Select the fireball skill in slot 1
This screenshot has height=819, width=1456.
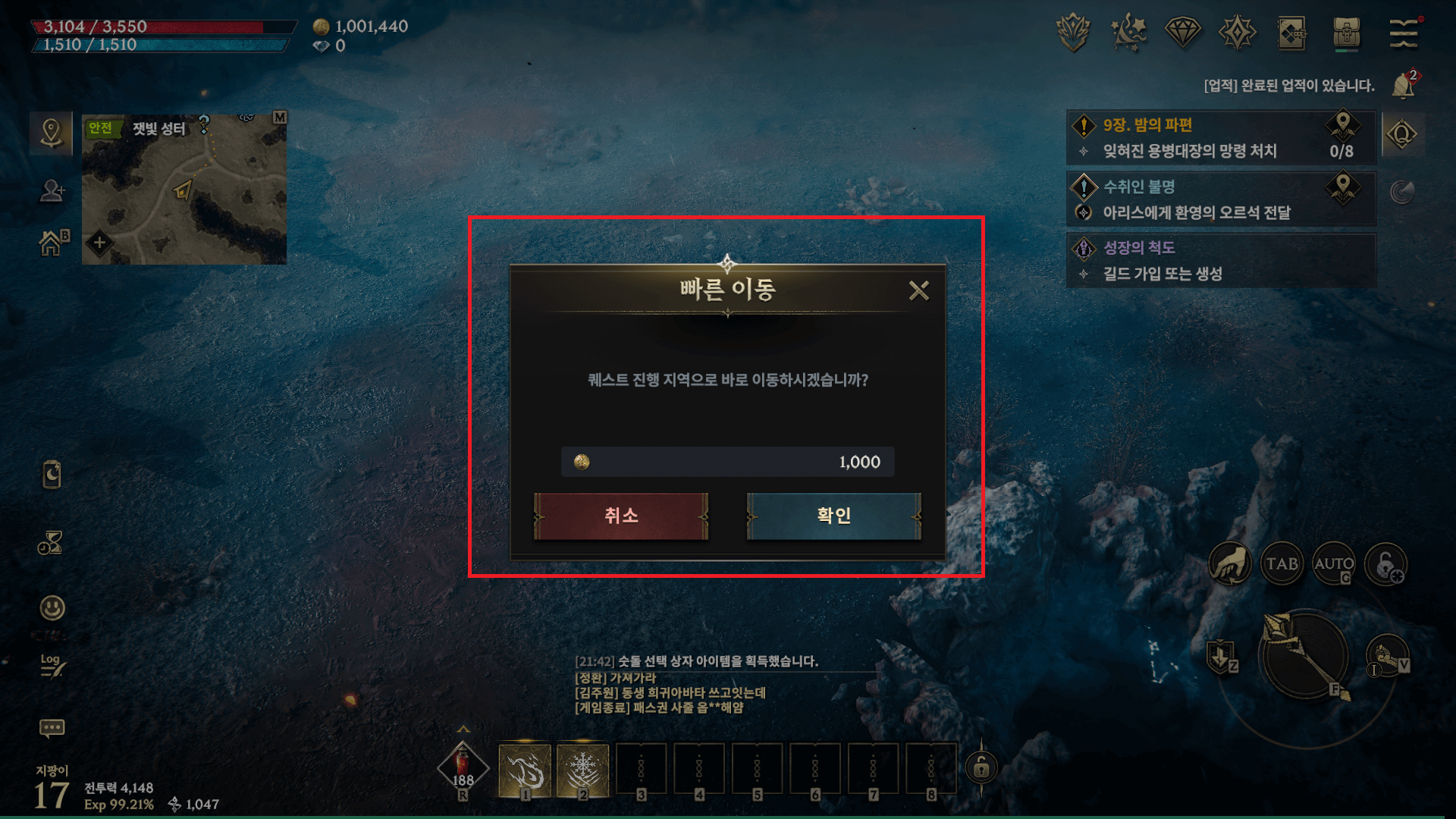tap(526, 769)
